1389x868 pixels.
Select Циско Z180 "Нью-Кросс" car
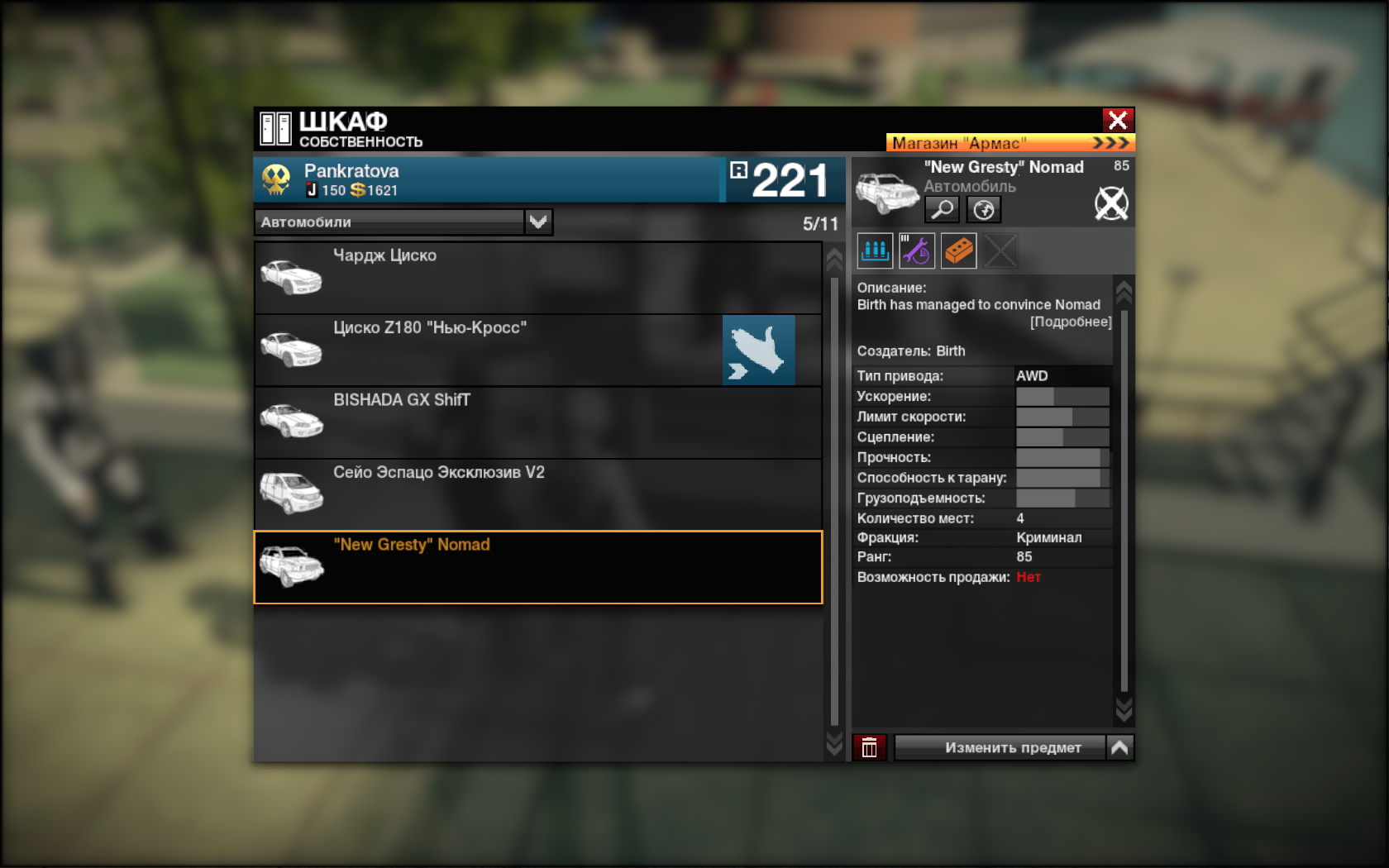coord(488,350)
